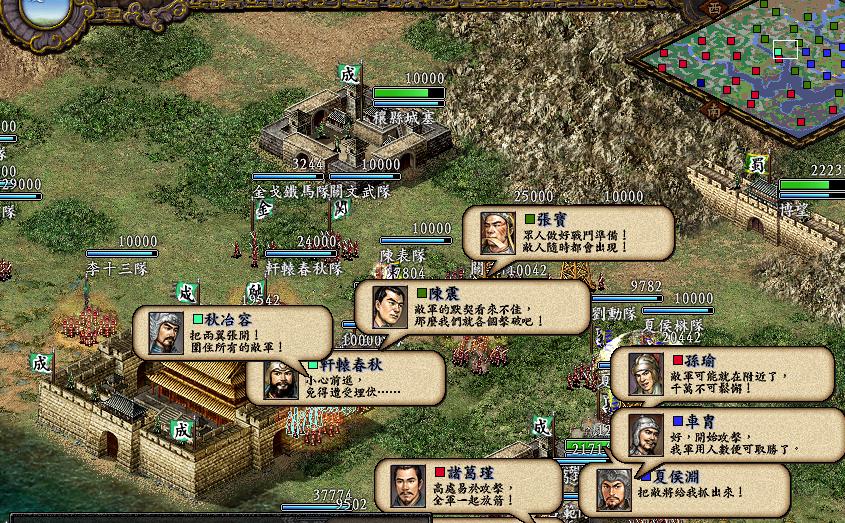The height and width of the screenshot is (523, 845).
Task: Click the 南 (south) compass marker on minimap
Action: [714, 110]
